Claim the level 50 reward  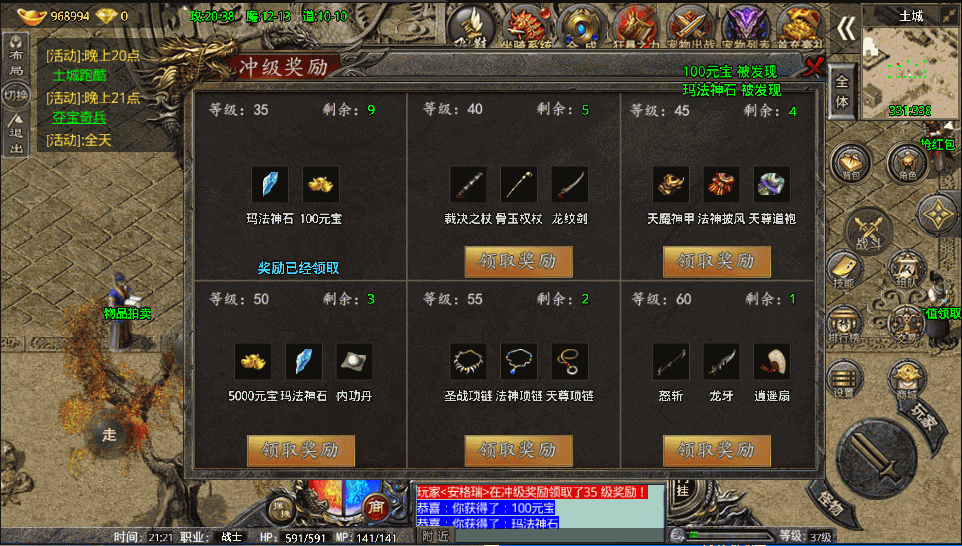click(301, 450)
